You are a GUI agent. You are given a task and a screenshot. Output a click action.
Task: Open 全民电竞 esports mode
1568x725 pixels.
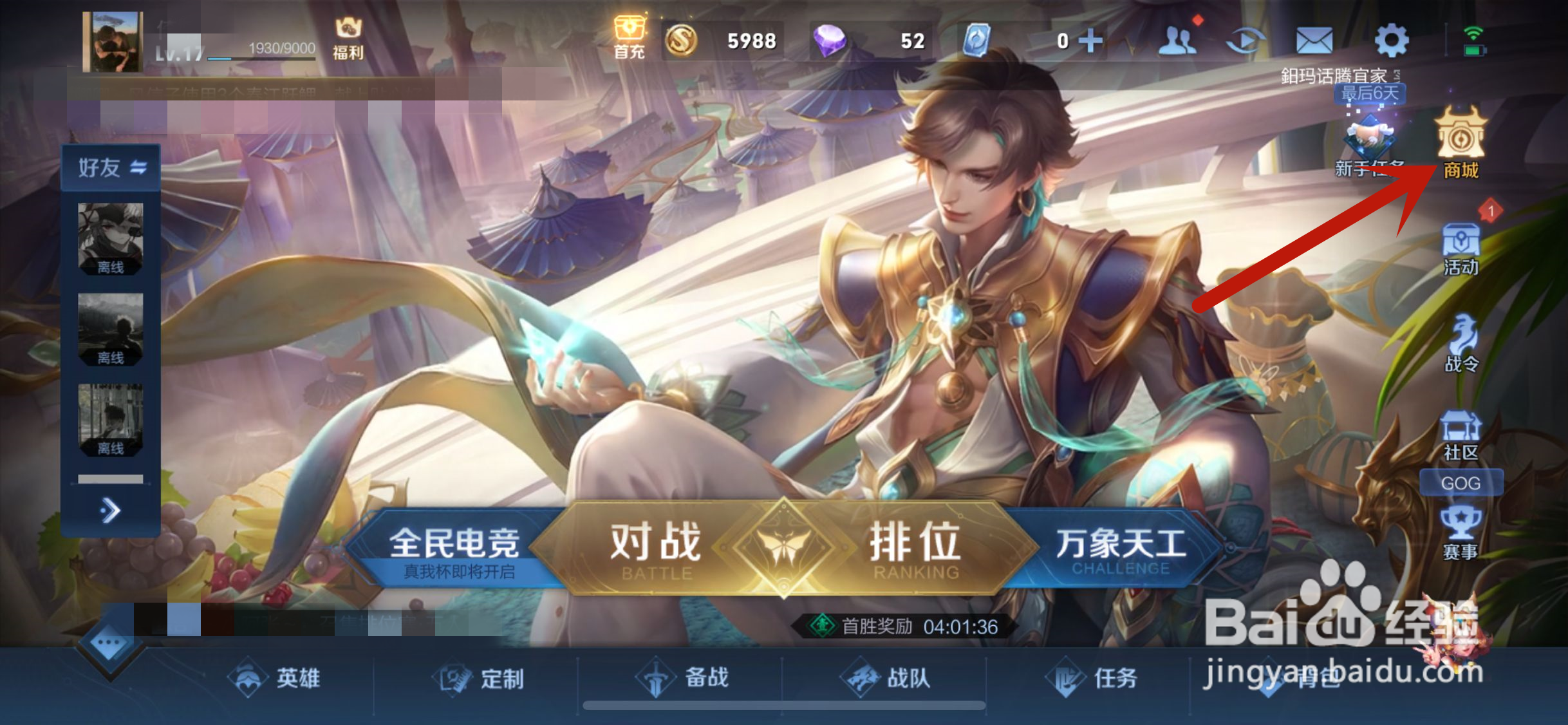456,543
